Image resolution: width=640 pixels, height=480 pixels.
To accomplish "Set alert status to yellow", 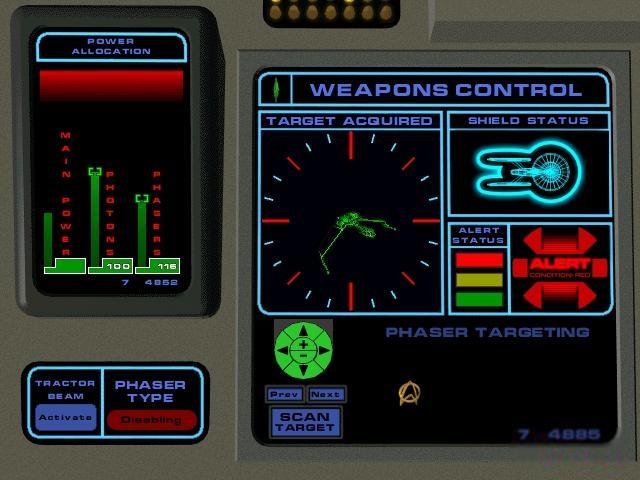I will 479,279.
